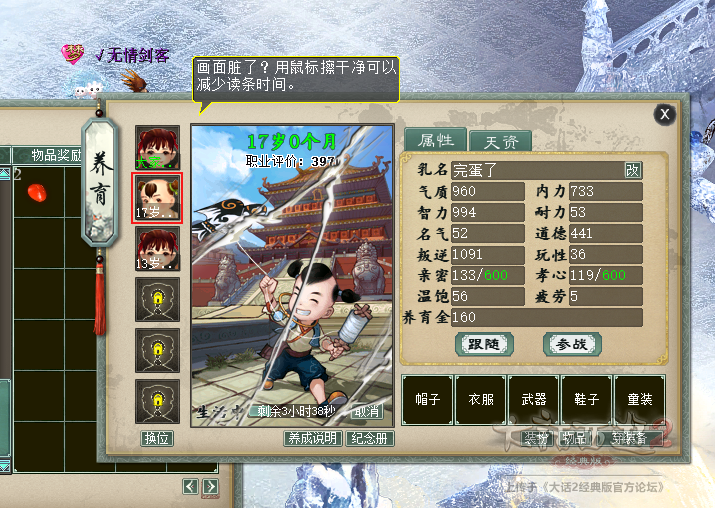Viewport: 715px width, 508px height.
Task: Open the 属性 tab
Action: [x=436, y=141]
